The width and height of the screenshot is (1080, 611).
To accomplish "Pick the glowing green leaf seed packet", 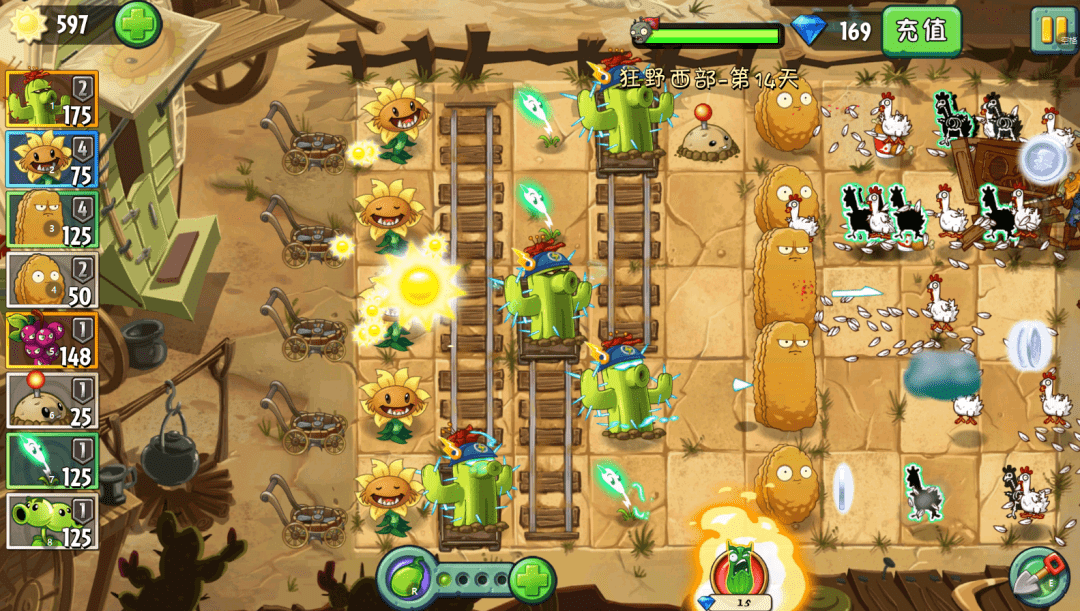I will click(52, 461).
